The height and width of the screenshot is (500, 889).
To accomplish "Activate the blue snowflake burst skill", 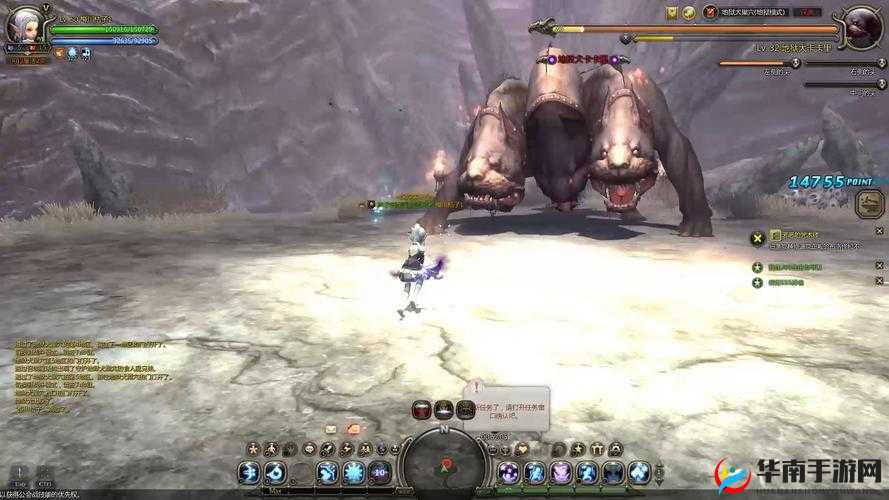I will (x=353, y=472).
